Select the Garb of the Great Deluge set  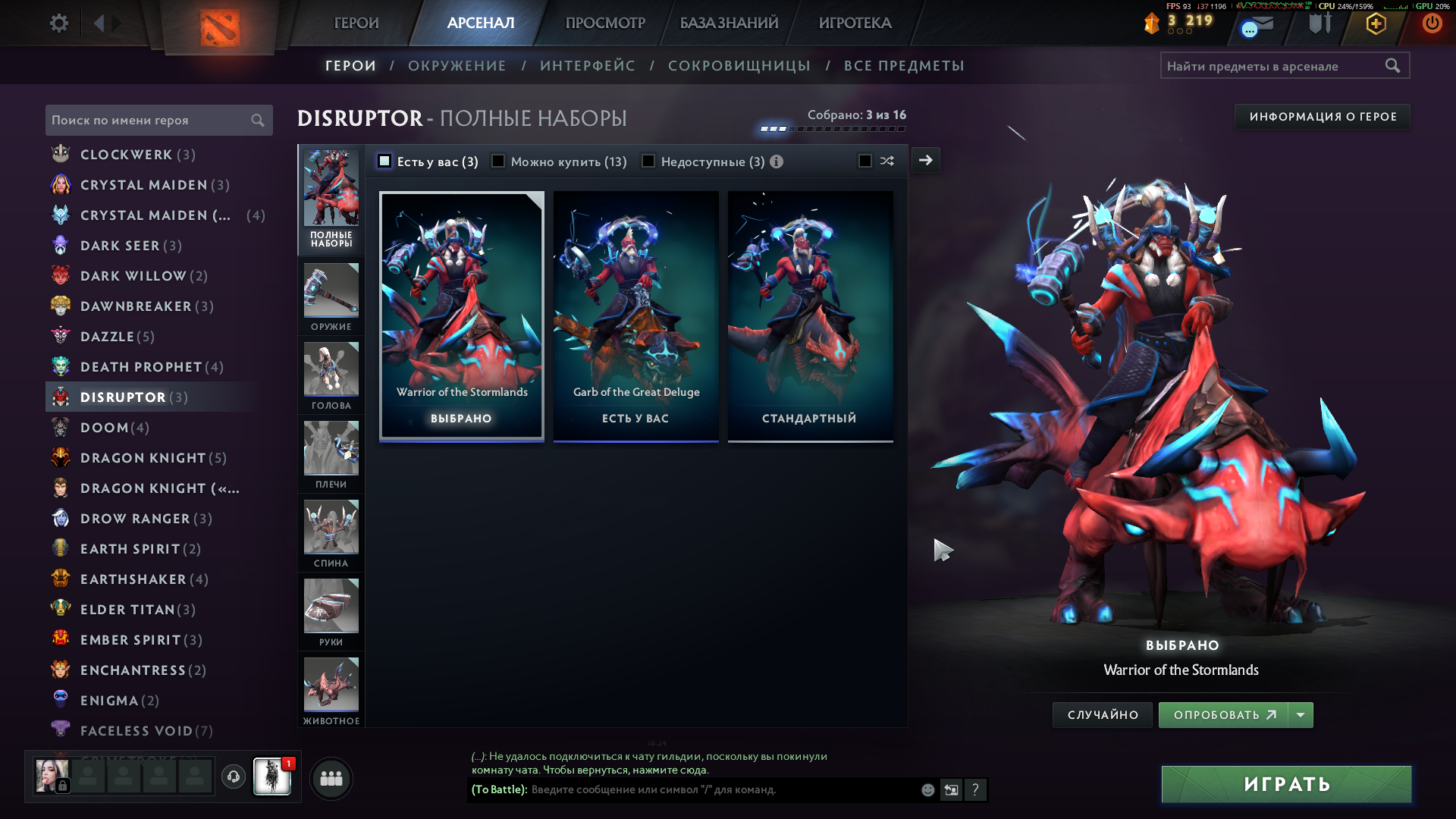(635, 315)
